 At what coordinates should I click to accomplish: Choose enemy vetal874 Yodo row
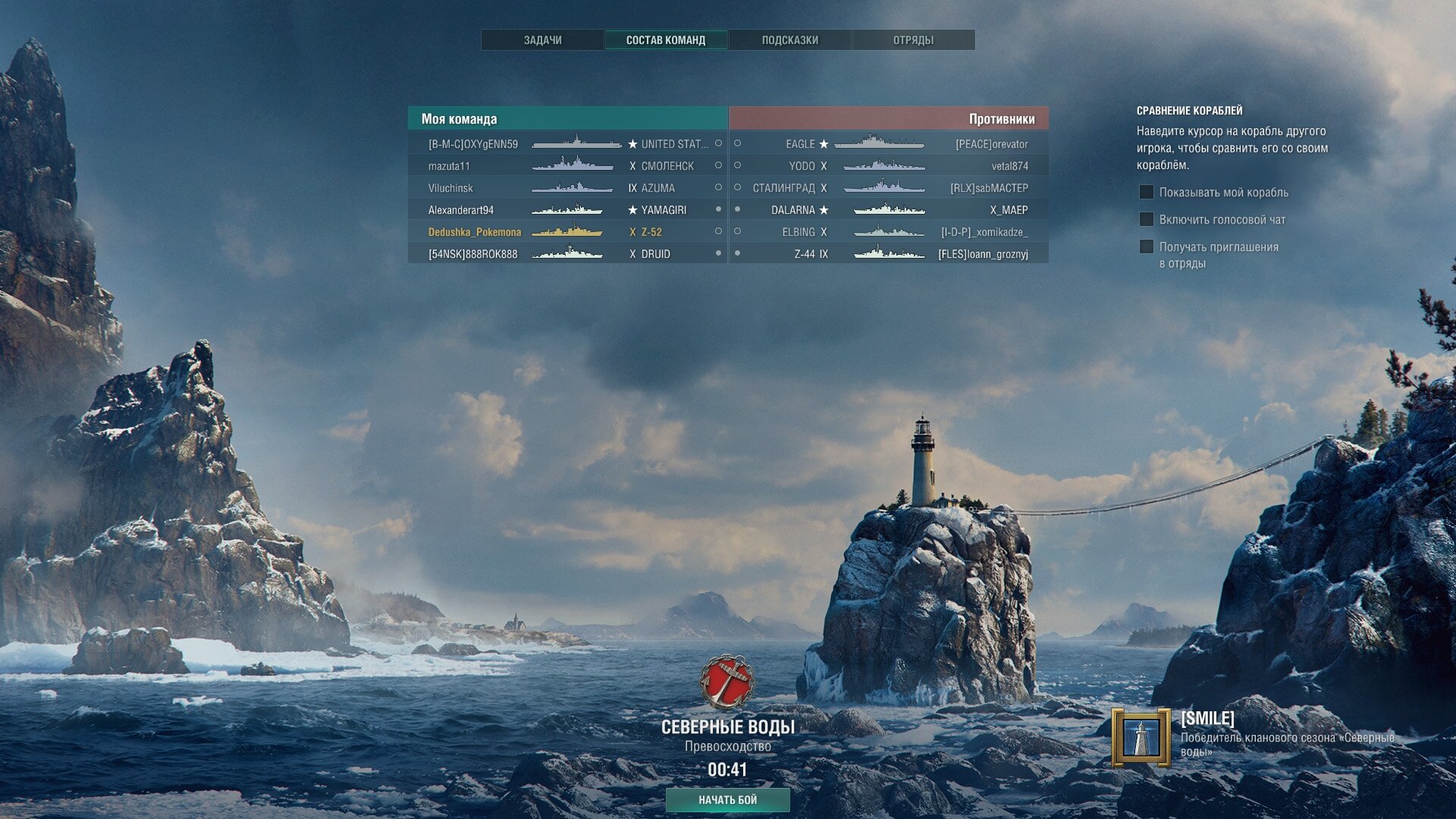[x=889, y=166]
